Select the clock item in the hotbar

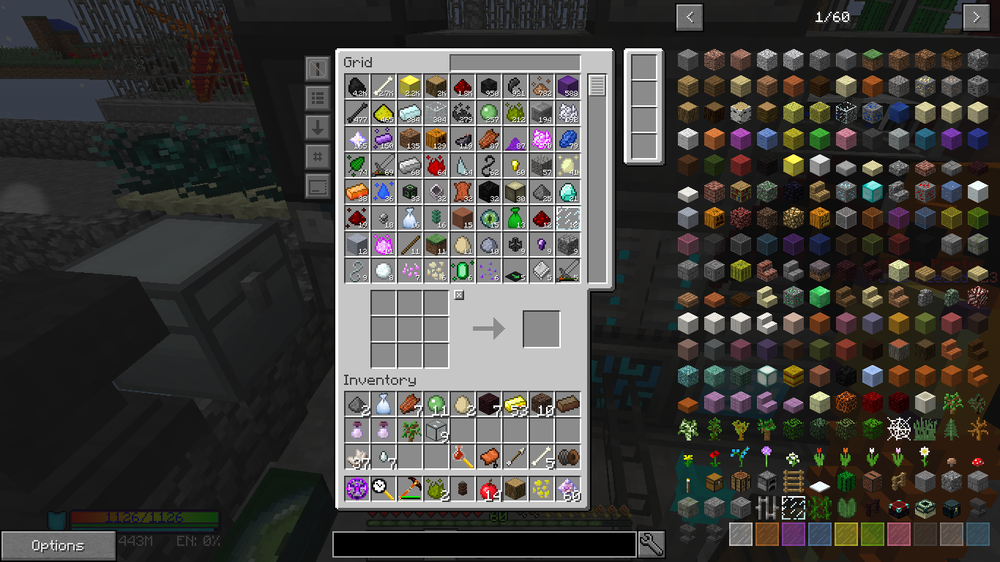(385, 489)
